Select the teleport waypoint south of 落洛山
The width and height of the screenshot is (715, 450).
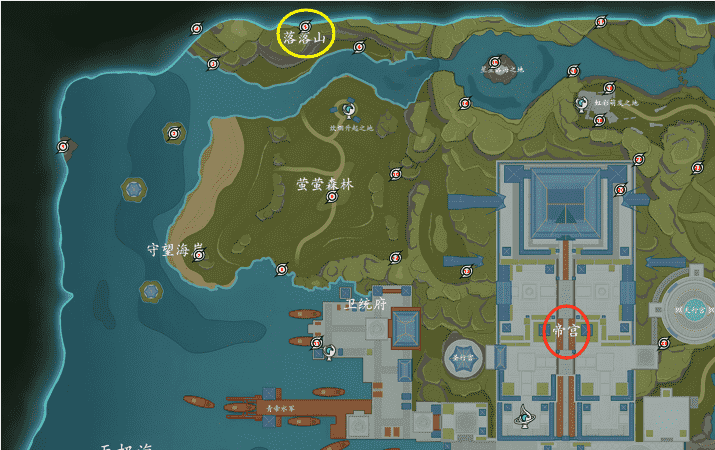point(348,108)
